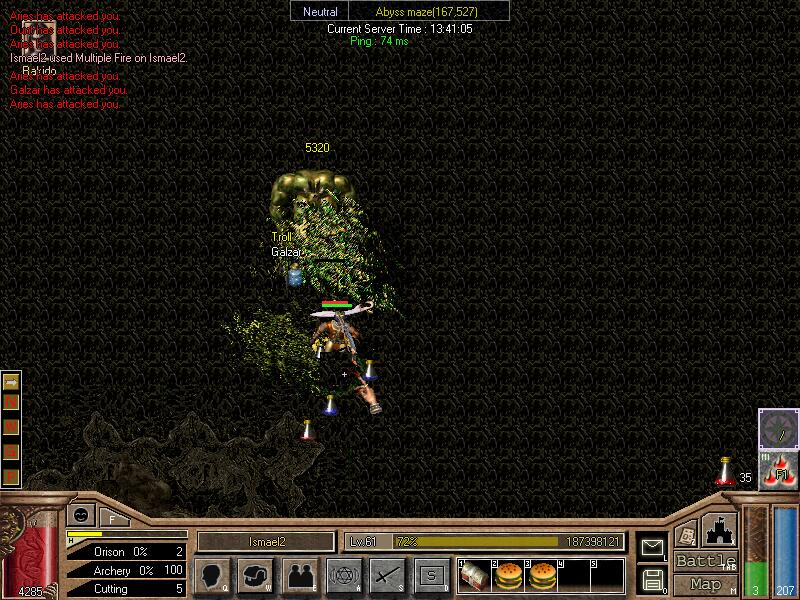Eat the hamburger in slot 2
Screen dimensions: 800x600
click(x=510, y=575)
